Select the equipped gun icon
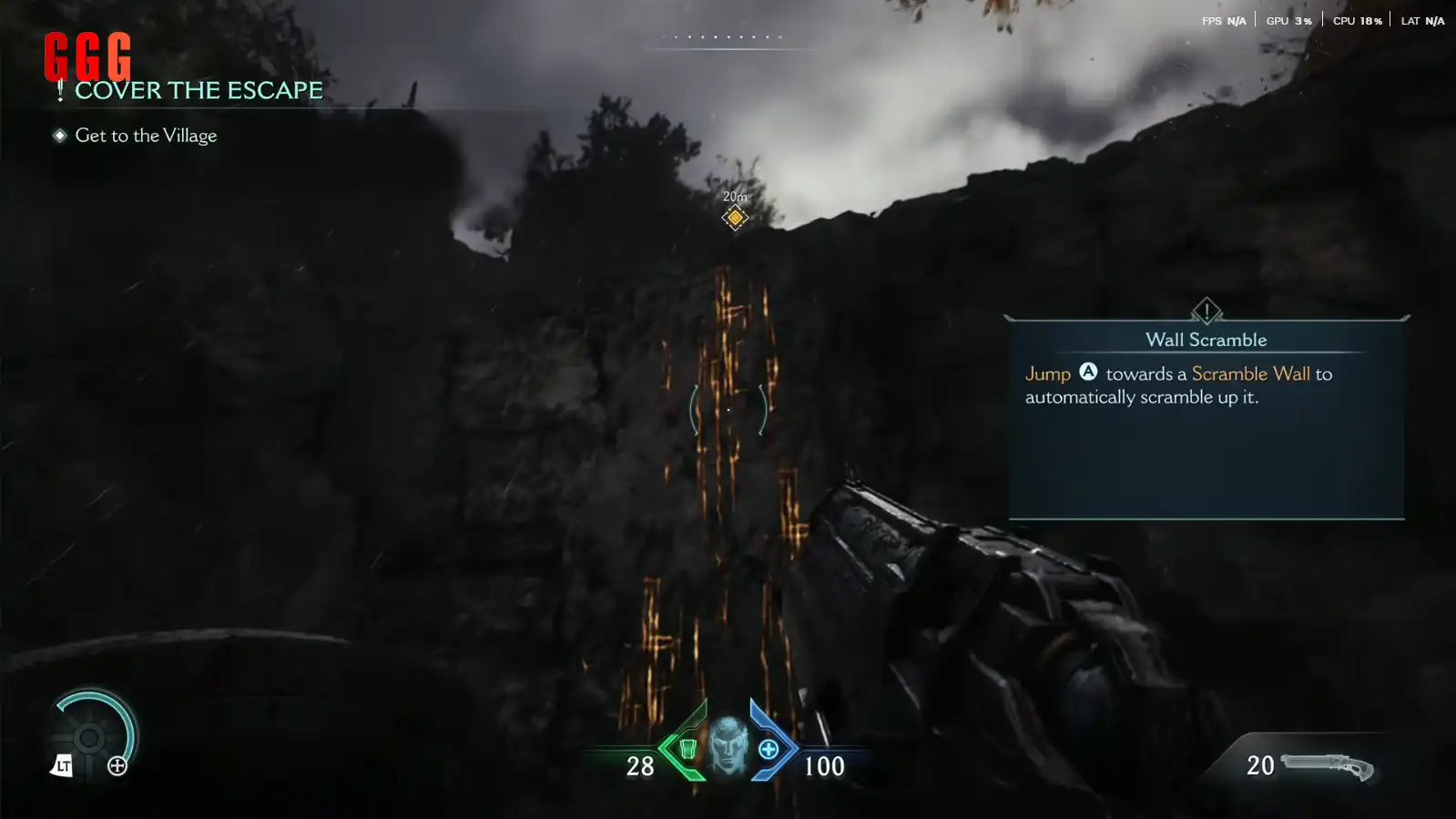1456x819 pixels. (1327, 766)
